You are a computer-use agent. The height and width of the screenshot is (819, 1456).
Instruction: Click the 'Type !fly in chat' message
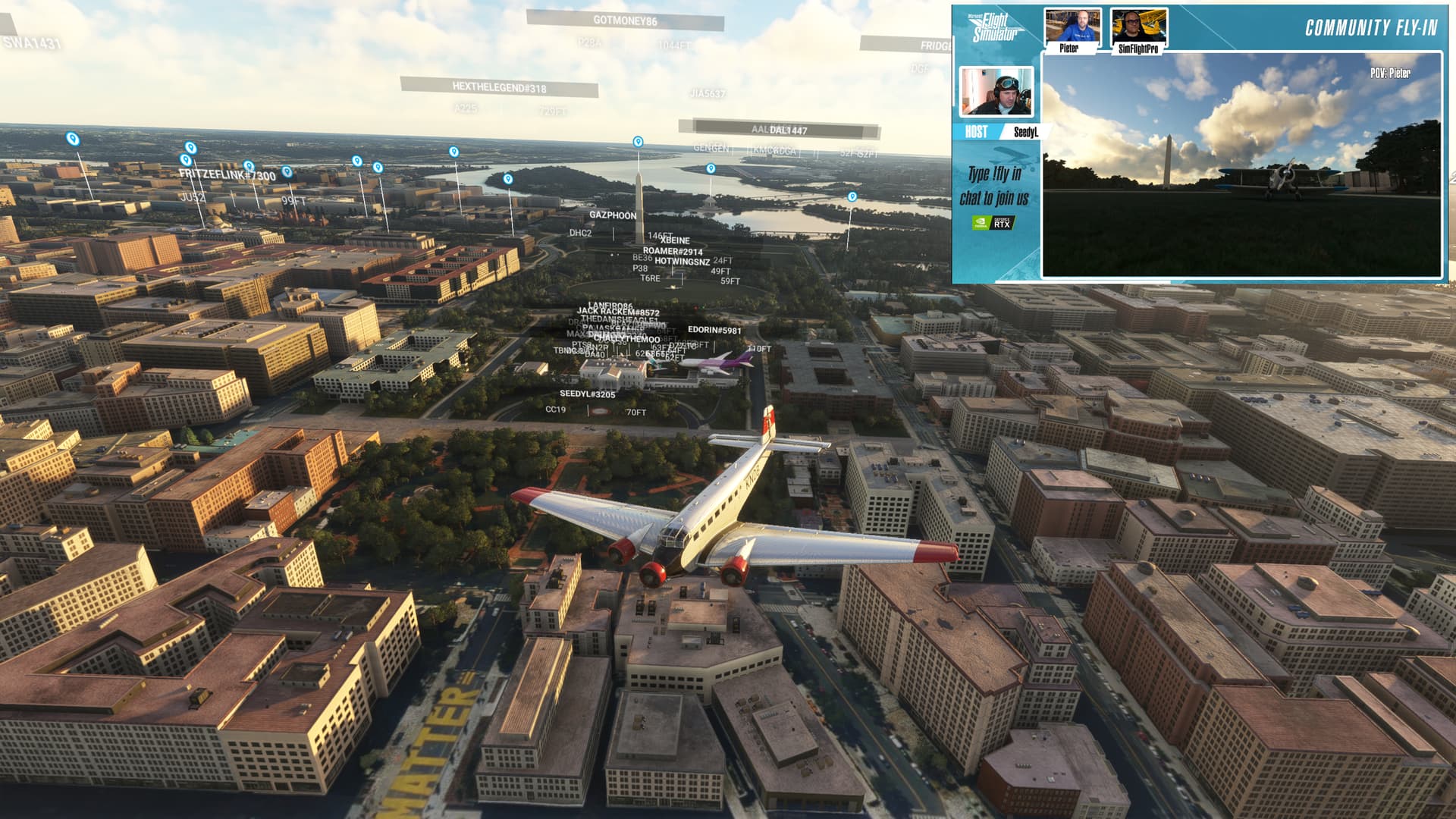tap(993, 186)
